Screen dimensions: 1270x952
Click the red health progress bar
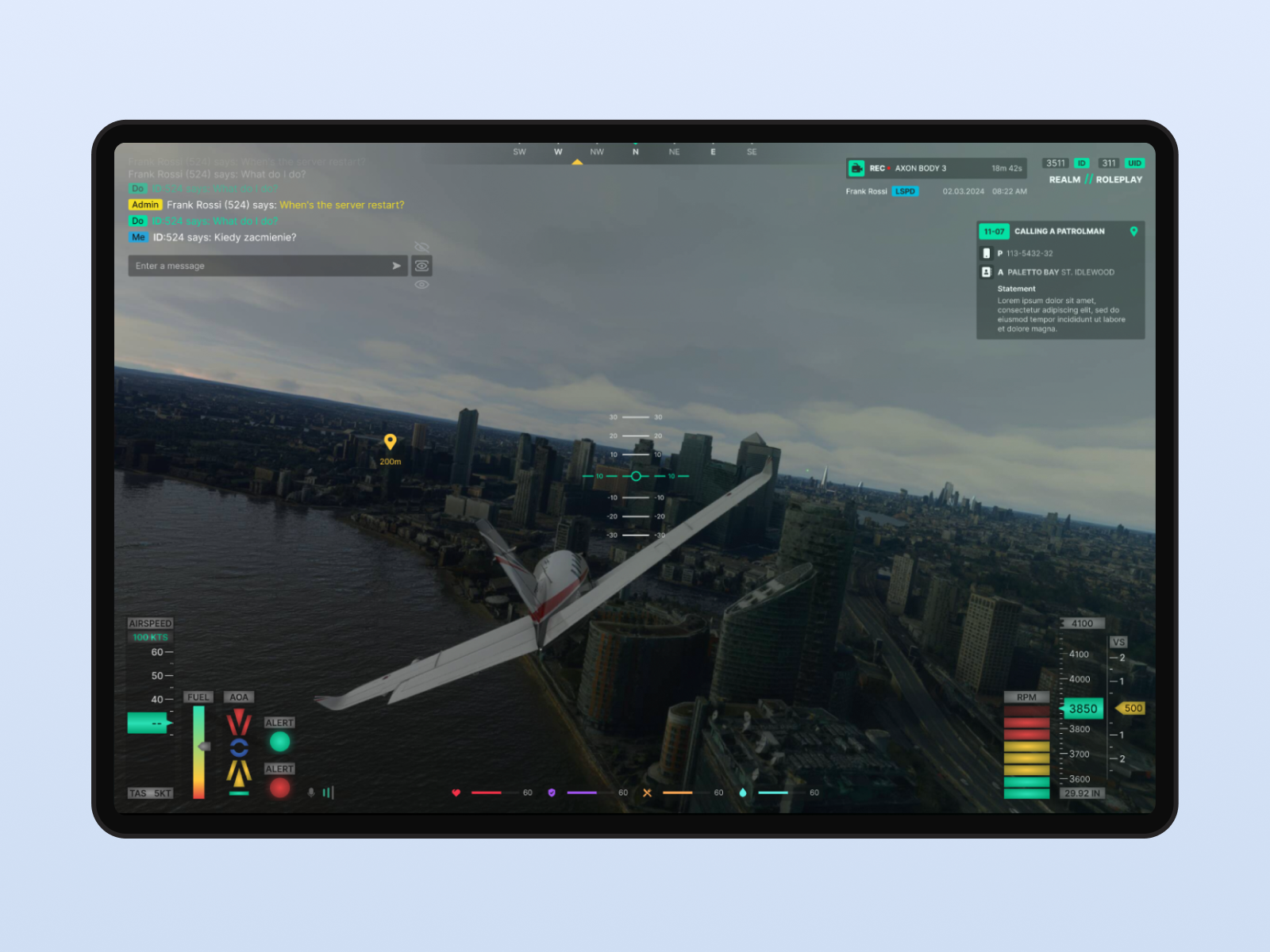coord(487,793)
